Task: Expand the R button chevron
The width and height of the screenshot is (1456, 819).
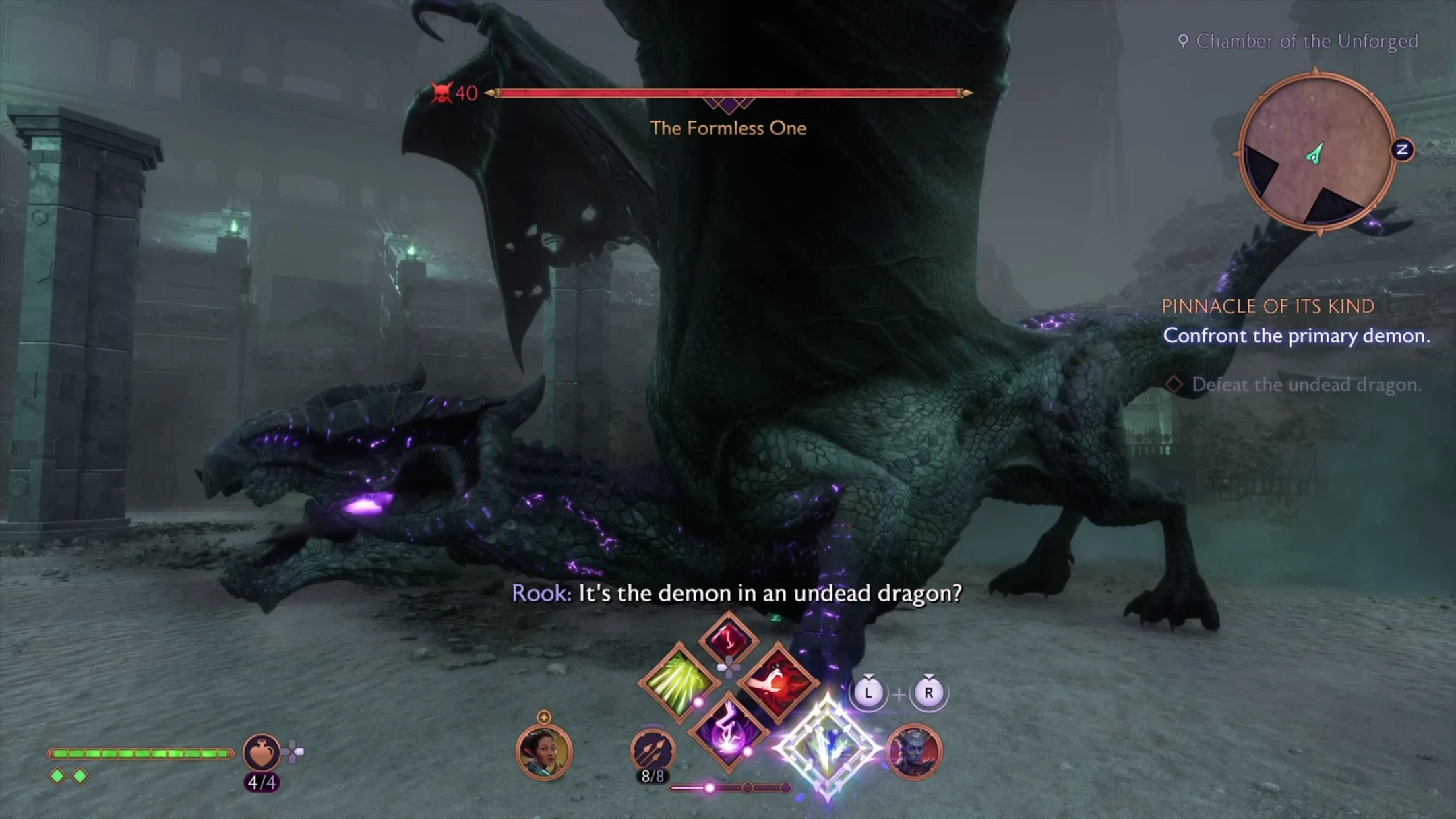Action: pyautogui.click(x=928, y=675)
